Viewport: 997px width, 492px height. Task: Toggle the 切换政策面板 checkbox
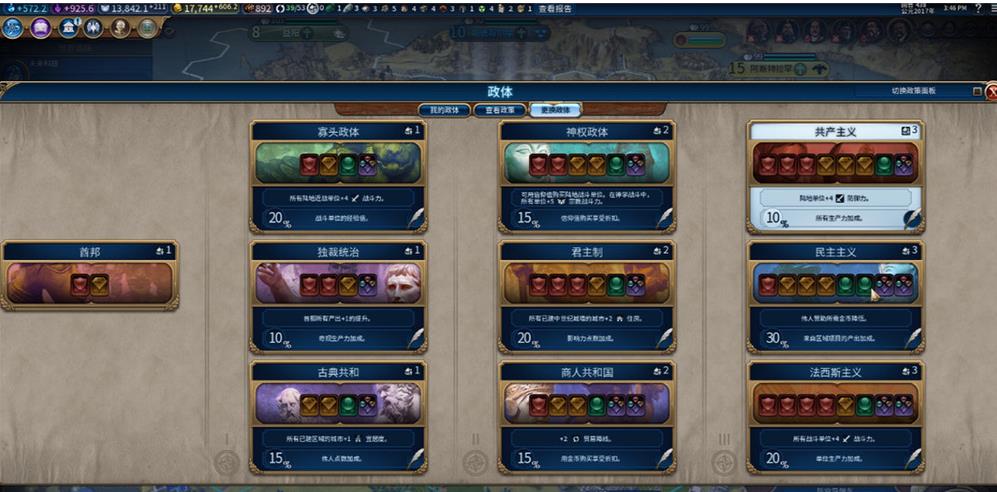click(x=977, y=91)
